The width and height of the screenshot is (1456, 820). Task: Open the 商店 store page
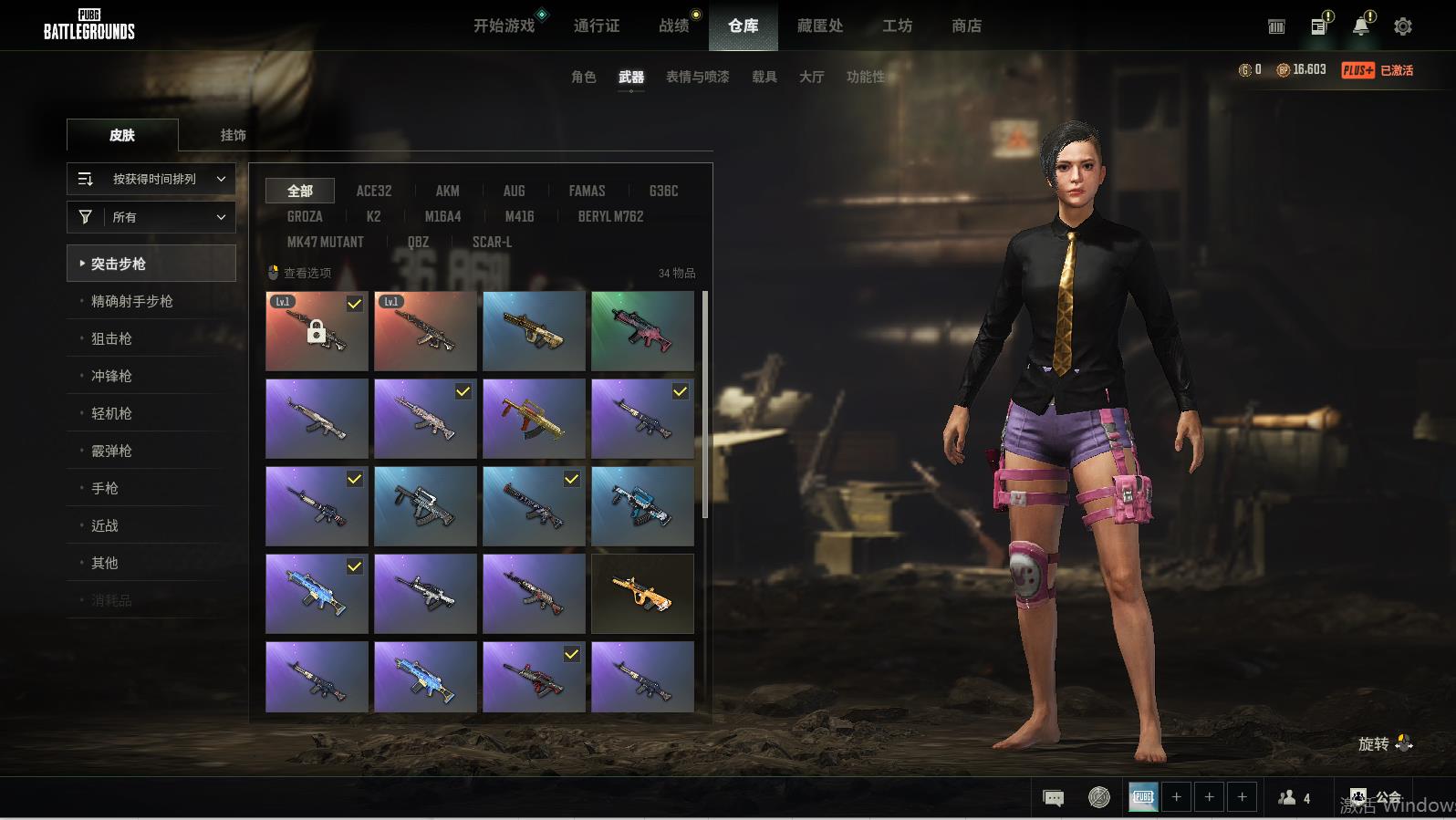pyautogui.click(x=966, y=26)
